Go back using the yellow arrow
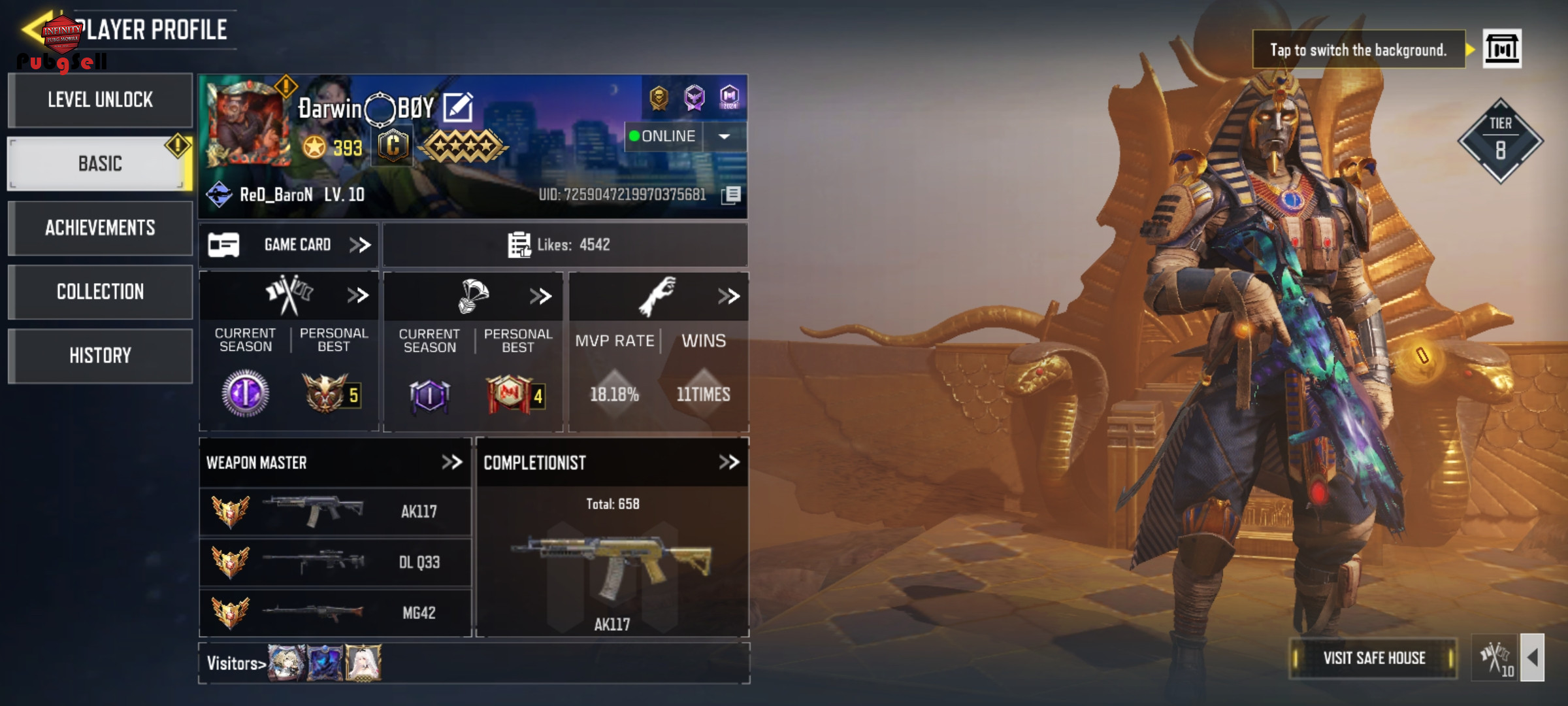 coord(34,29)
